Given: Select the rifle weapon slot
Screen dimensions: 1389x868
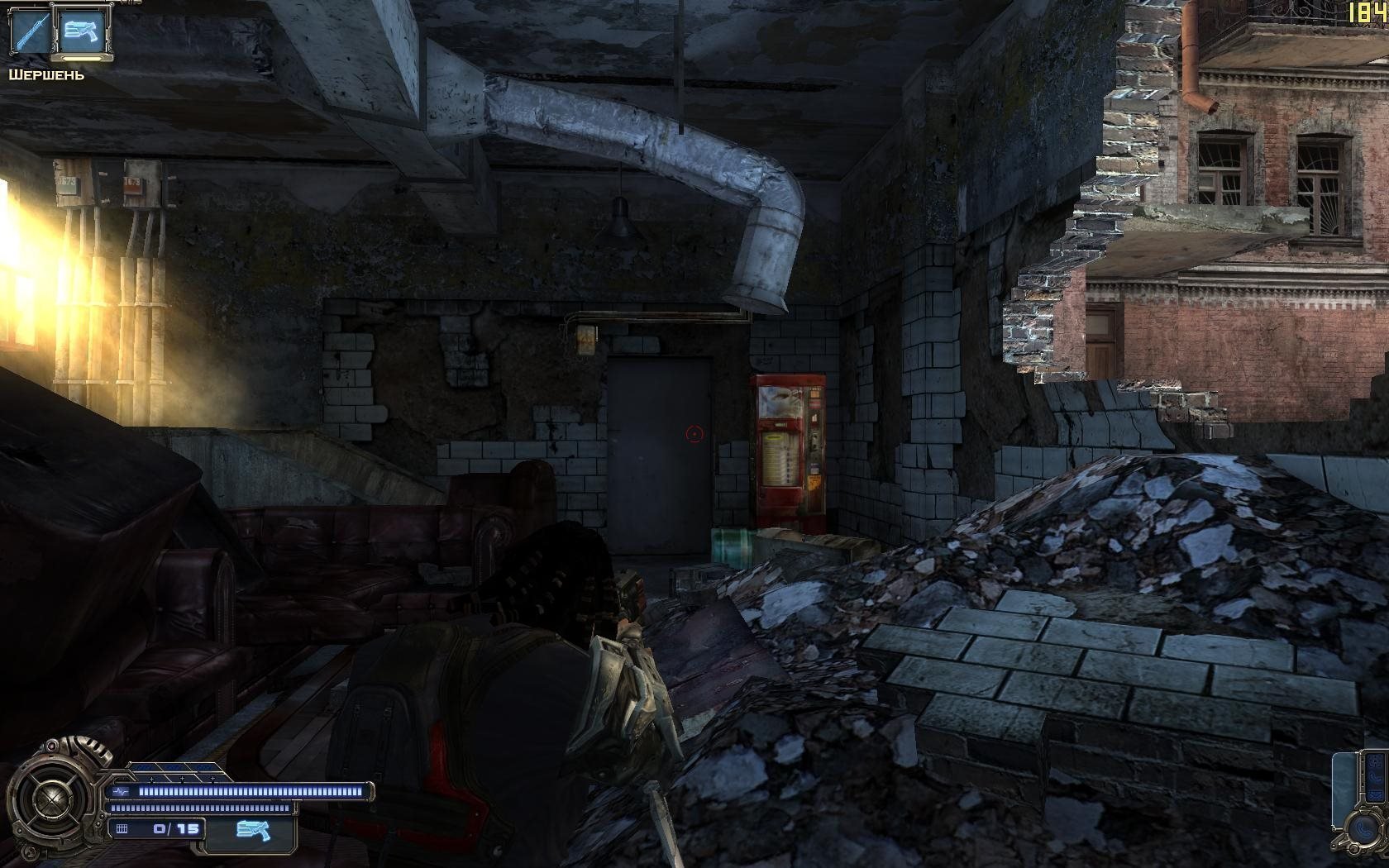Looking at the screenshot, I should (29, 33).
